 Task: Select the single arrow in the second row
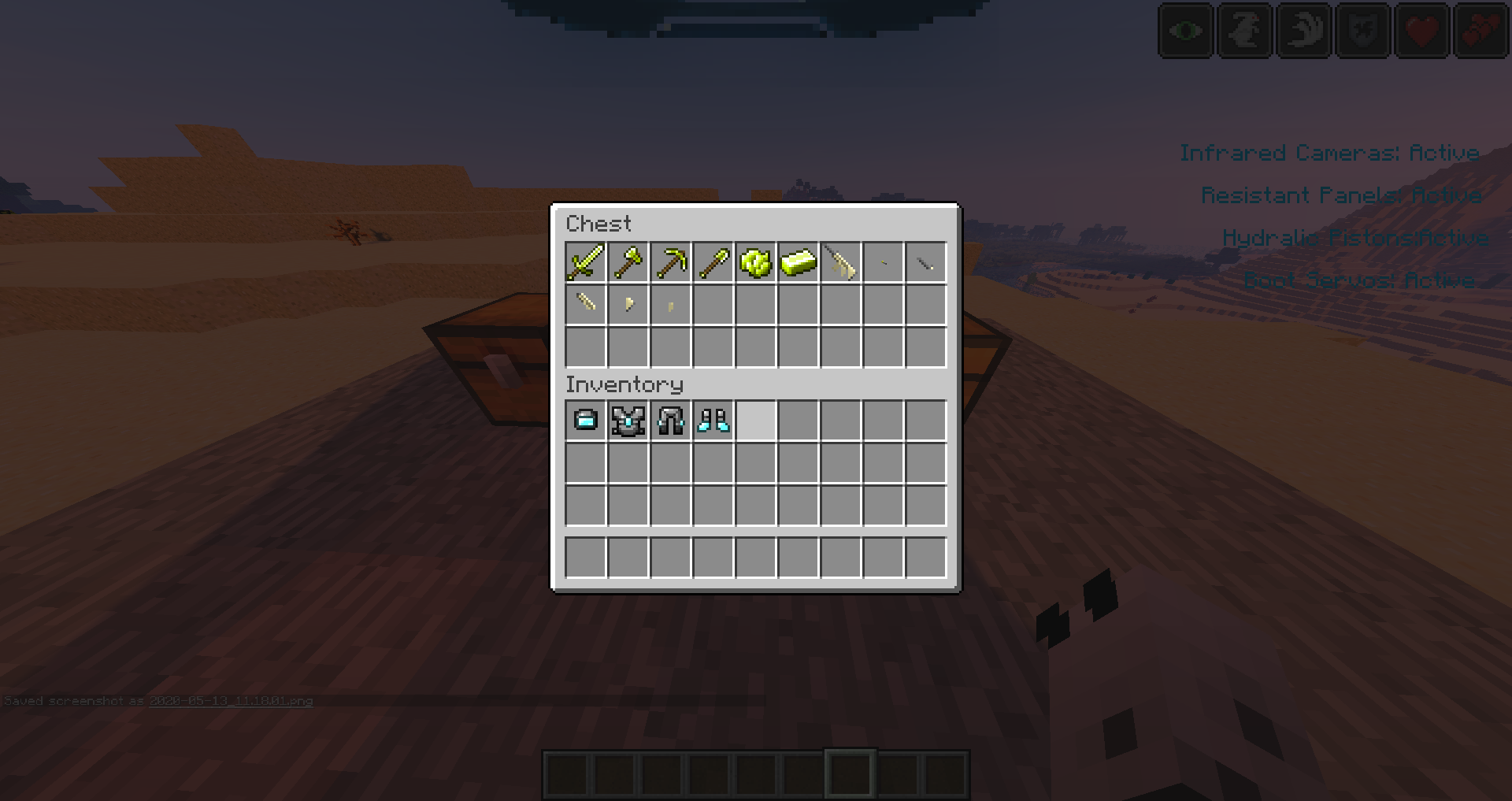[x=584, y=304]
